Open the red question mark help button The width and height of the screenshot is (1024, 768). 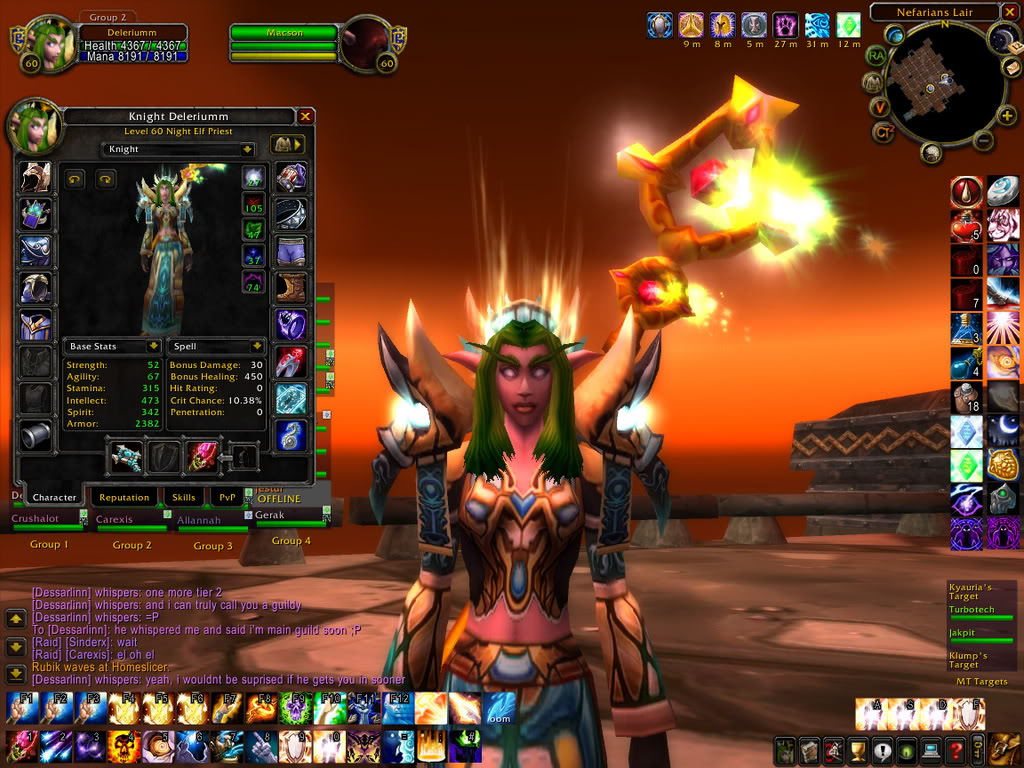(956, 749)
